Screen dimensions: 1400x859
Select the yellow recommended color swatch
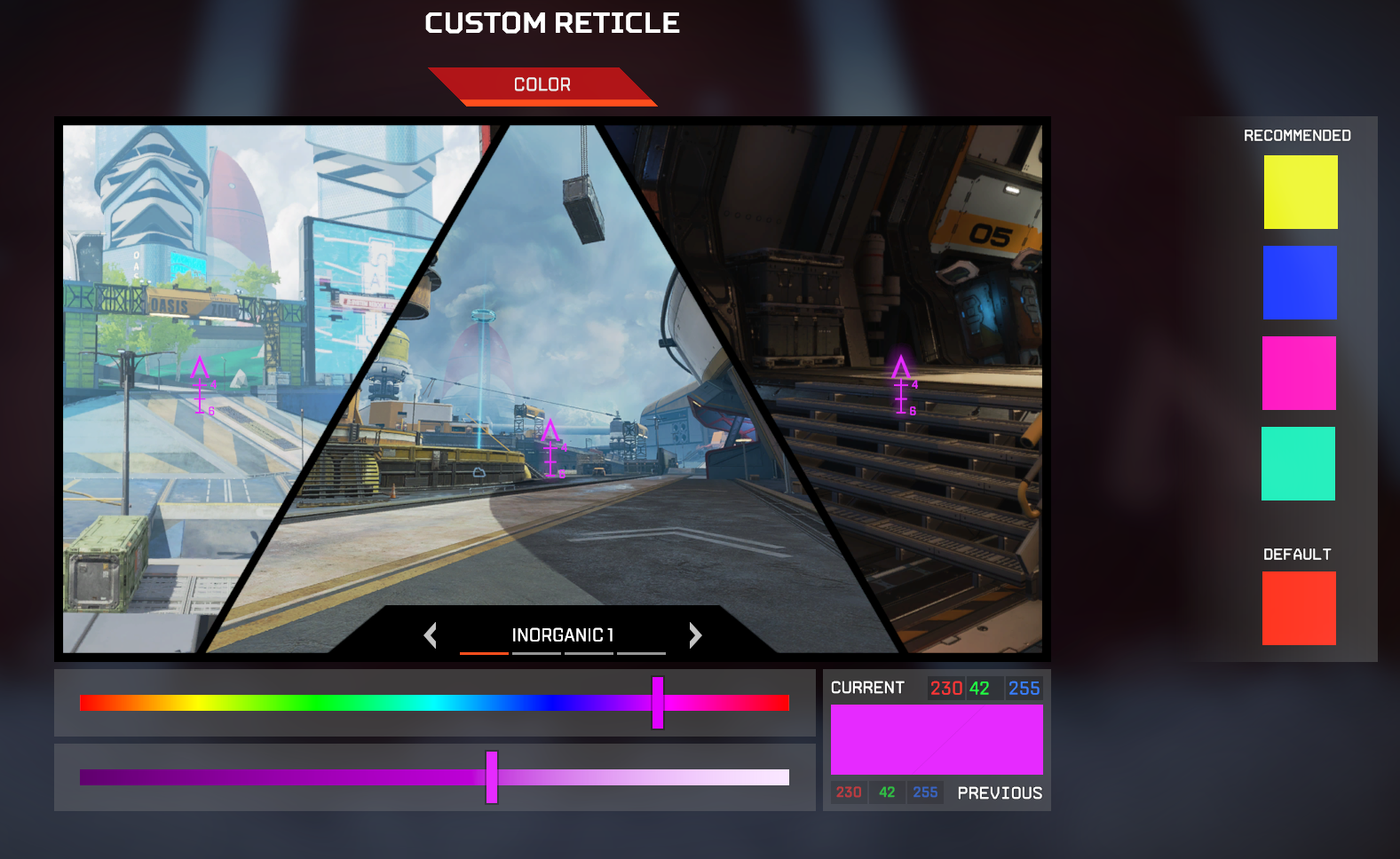tap(1300, 192)
